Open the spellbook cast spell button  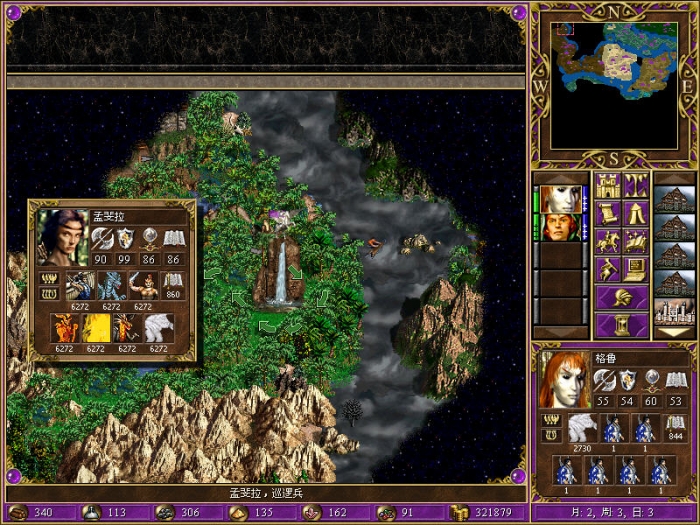click(x=636, y=241)
